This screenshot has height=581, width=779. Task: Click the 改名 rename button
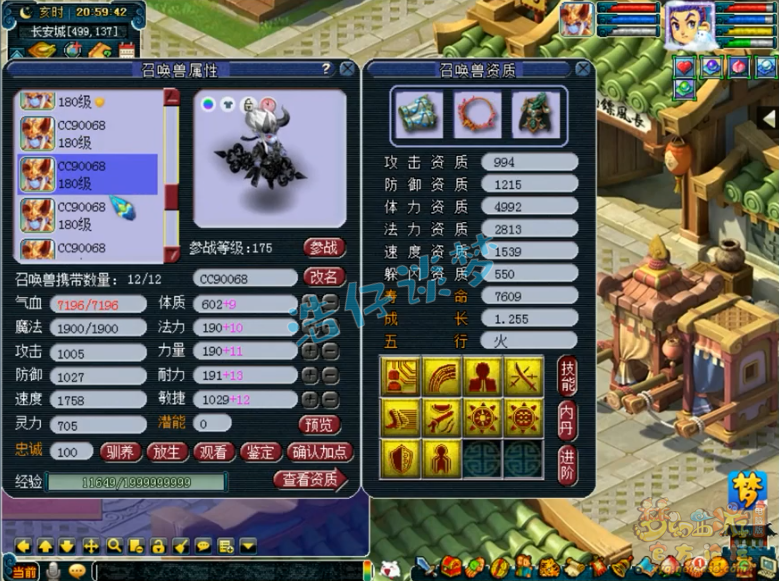click(x=323, y=278)
